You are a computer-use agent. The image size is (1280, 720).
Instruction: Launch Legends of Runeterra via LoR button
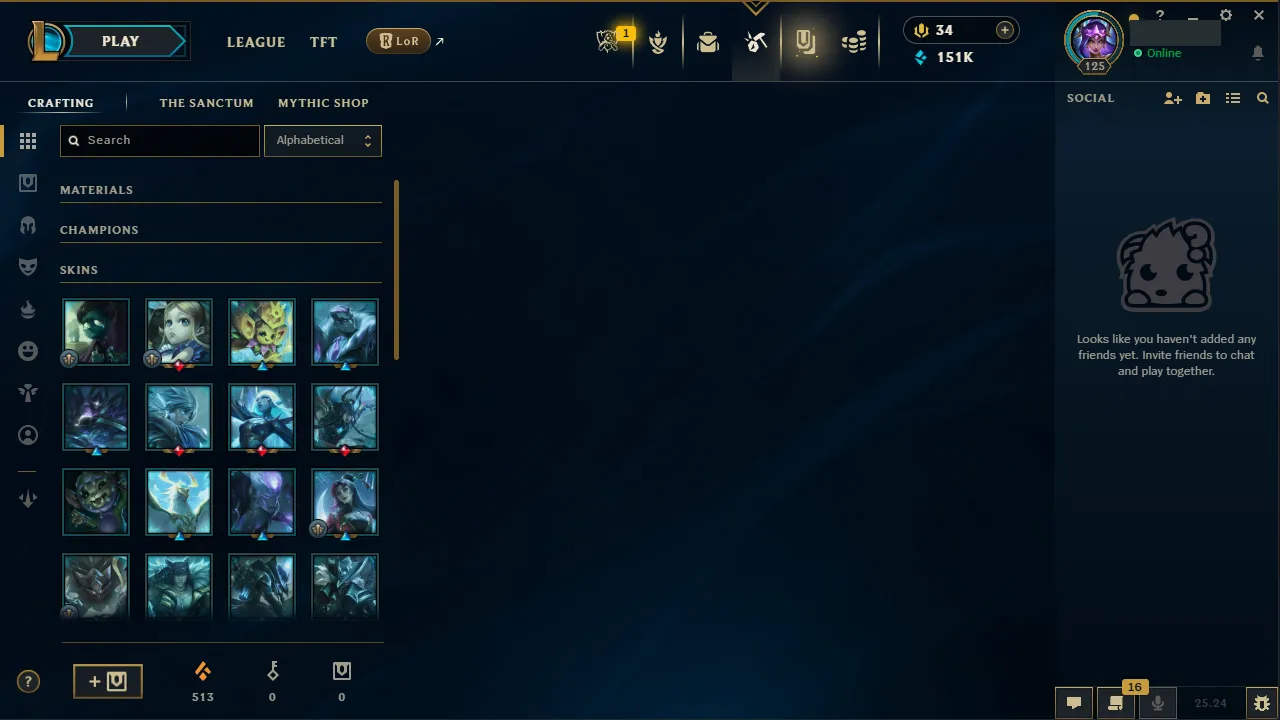[398, 41]
